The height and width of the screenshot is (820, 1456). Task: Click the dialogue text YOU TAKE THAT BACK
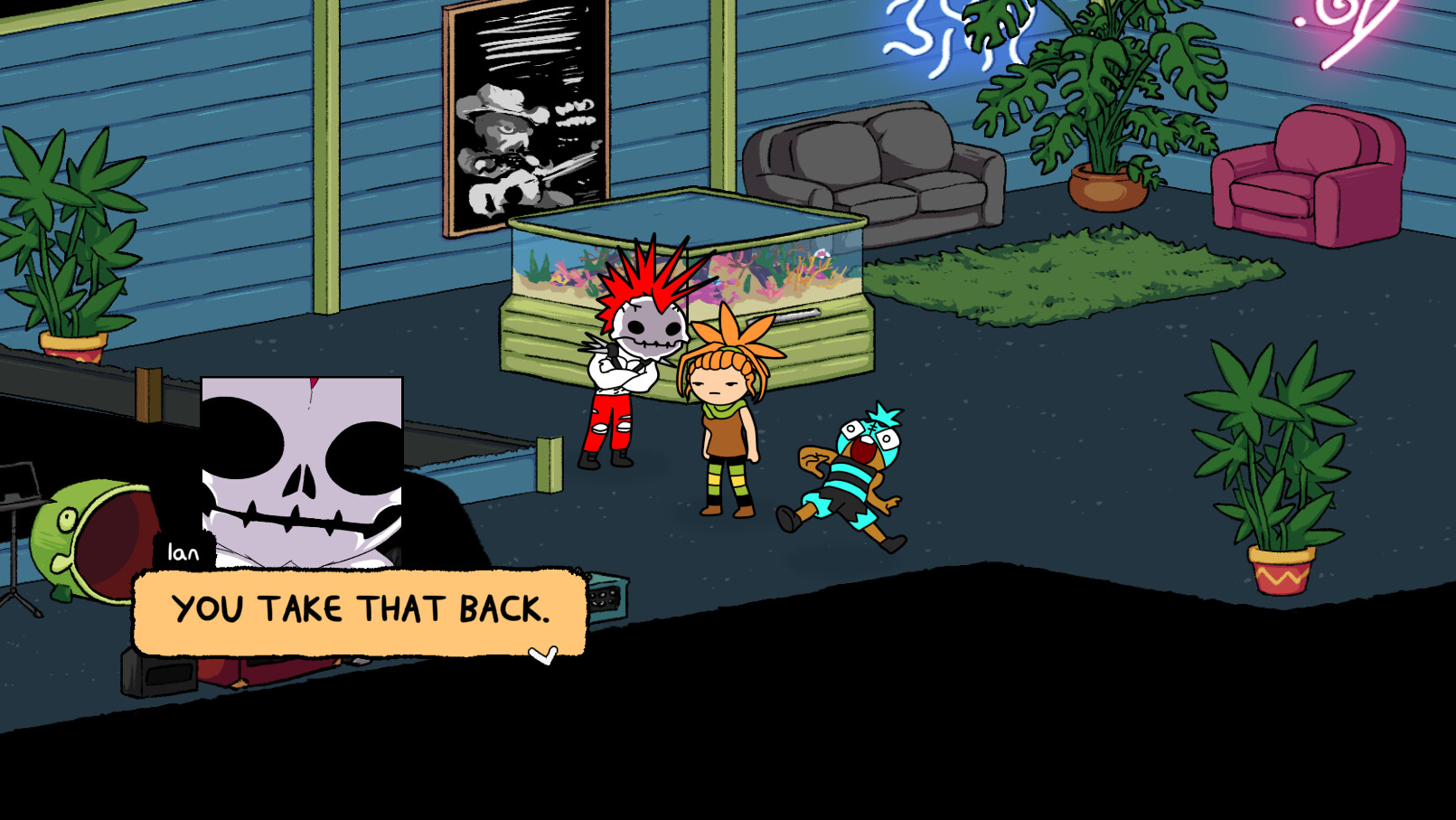tap(360, 610)
